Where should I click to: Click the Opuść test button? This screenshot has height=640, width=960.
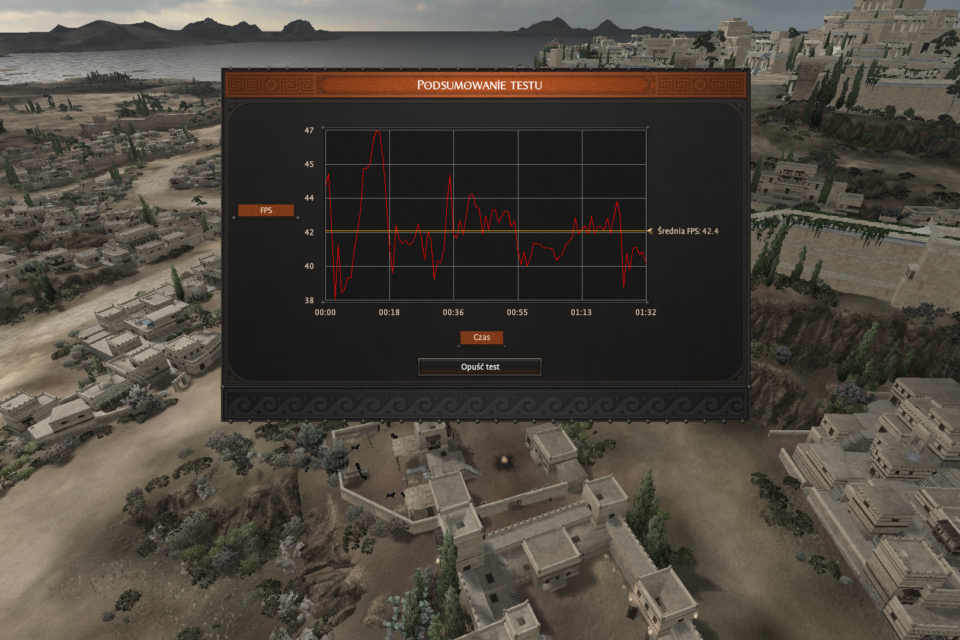pos(480,367)
